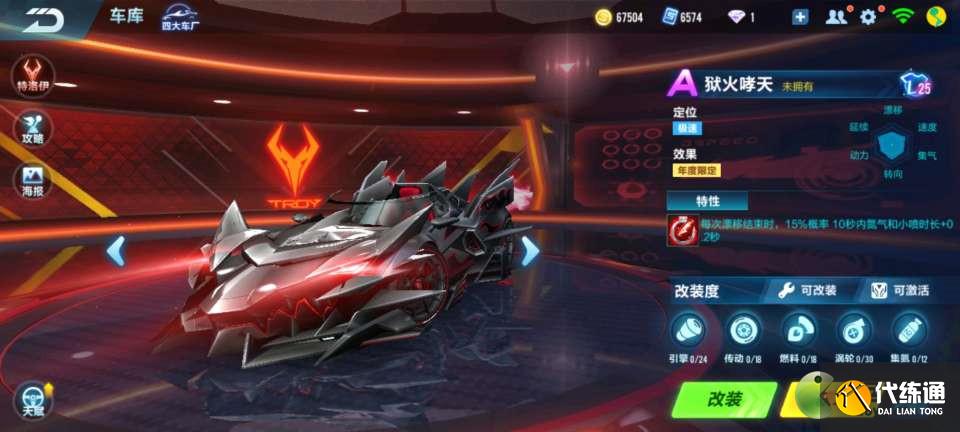Screen dimensions: 960x432
Task: Show the next car with right arrow
Action: [530, 251]
